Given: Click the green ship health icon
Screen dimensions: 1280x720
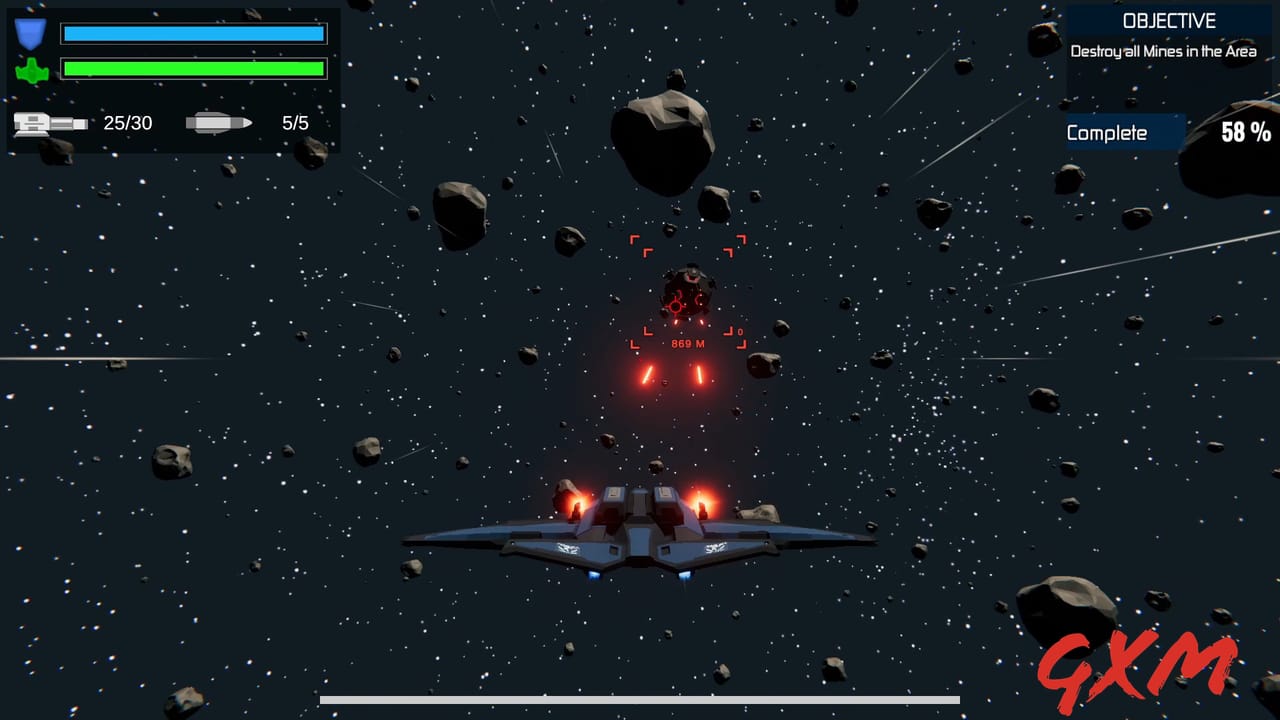Looking at the screenshot, I should point(33,68).
